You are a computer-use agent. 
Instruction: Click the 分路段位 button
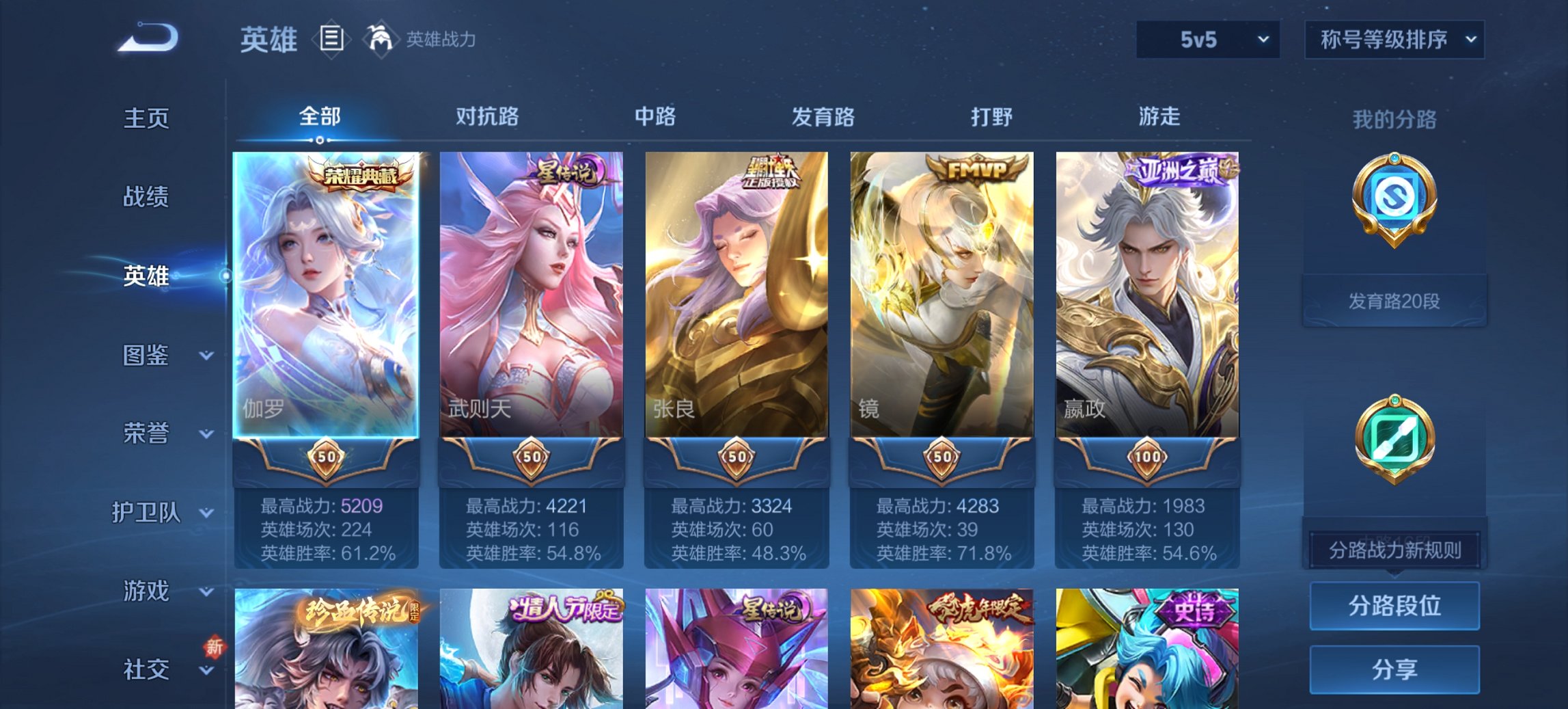point(1394,606)
